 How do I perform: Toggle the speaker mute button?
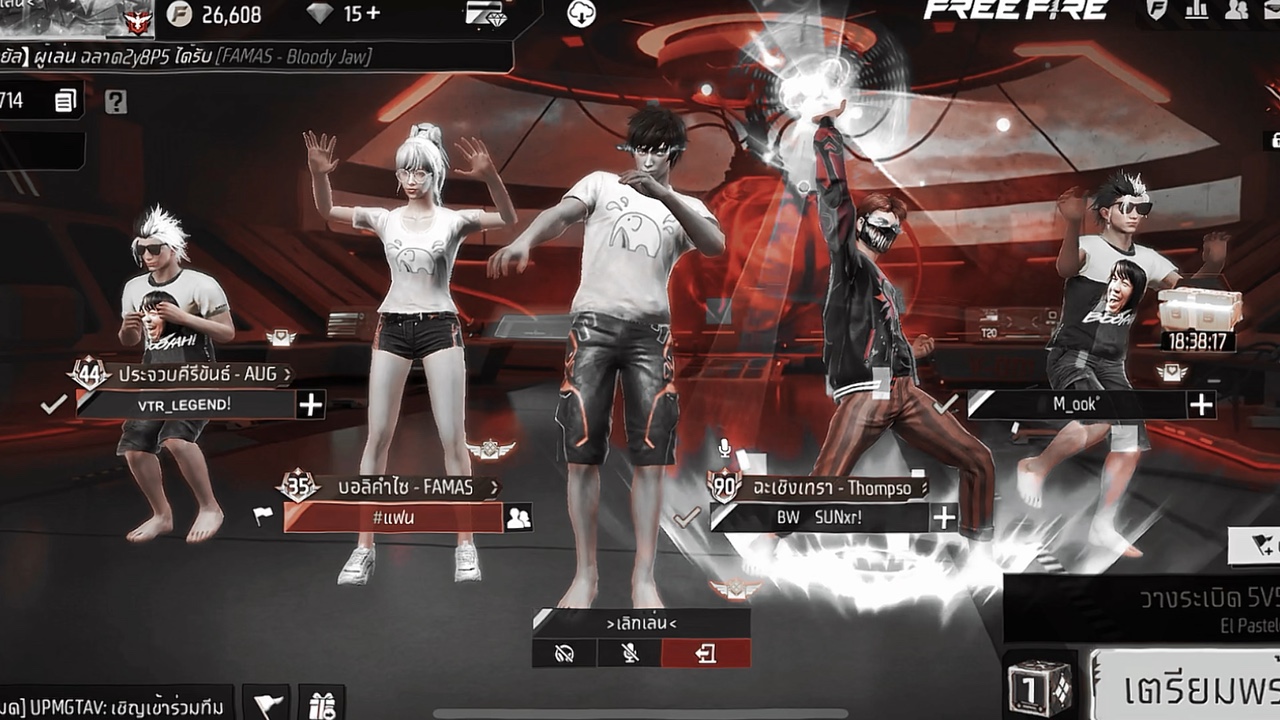pyautogui.click(x=564, y=654)
